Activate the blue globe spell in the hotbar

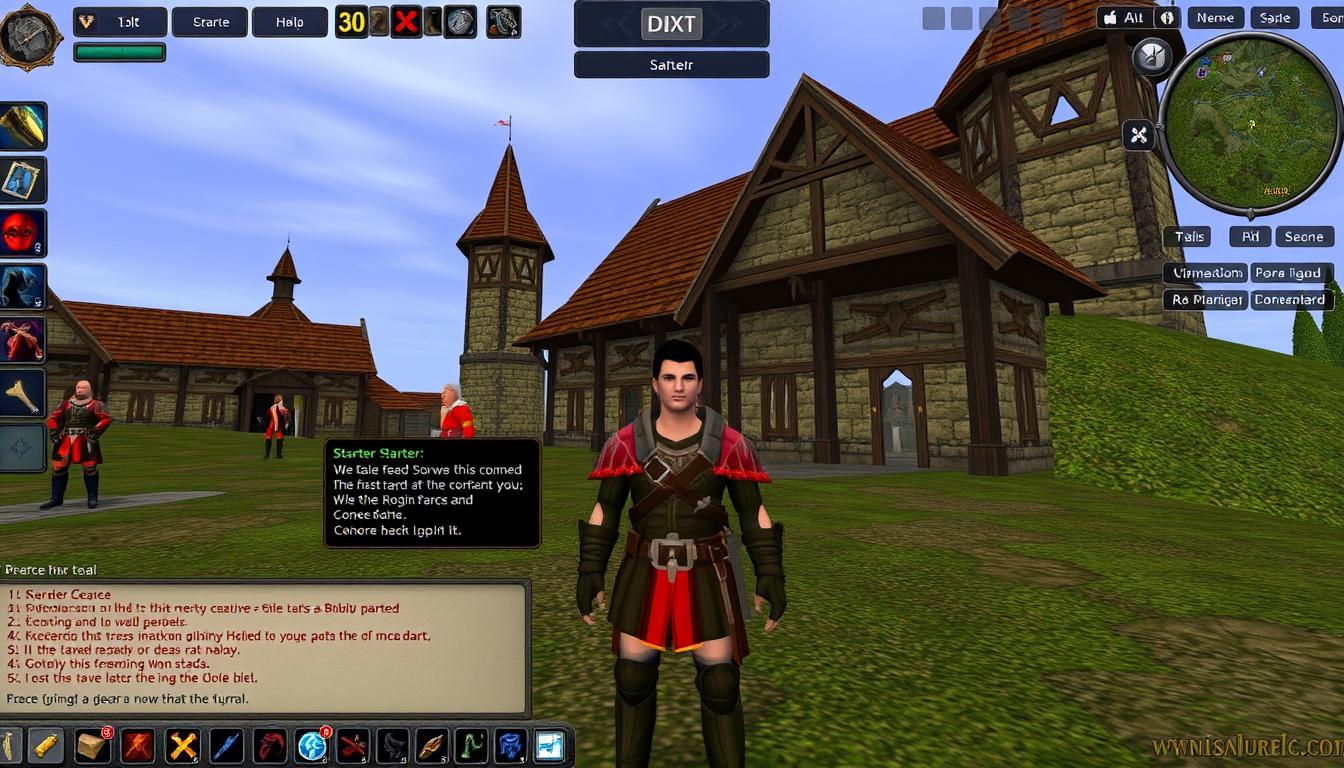coord(310,745)
